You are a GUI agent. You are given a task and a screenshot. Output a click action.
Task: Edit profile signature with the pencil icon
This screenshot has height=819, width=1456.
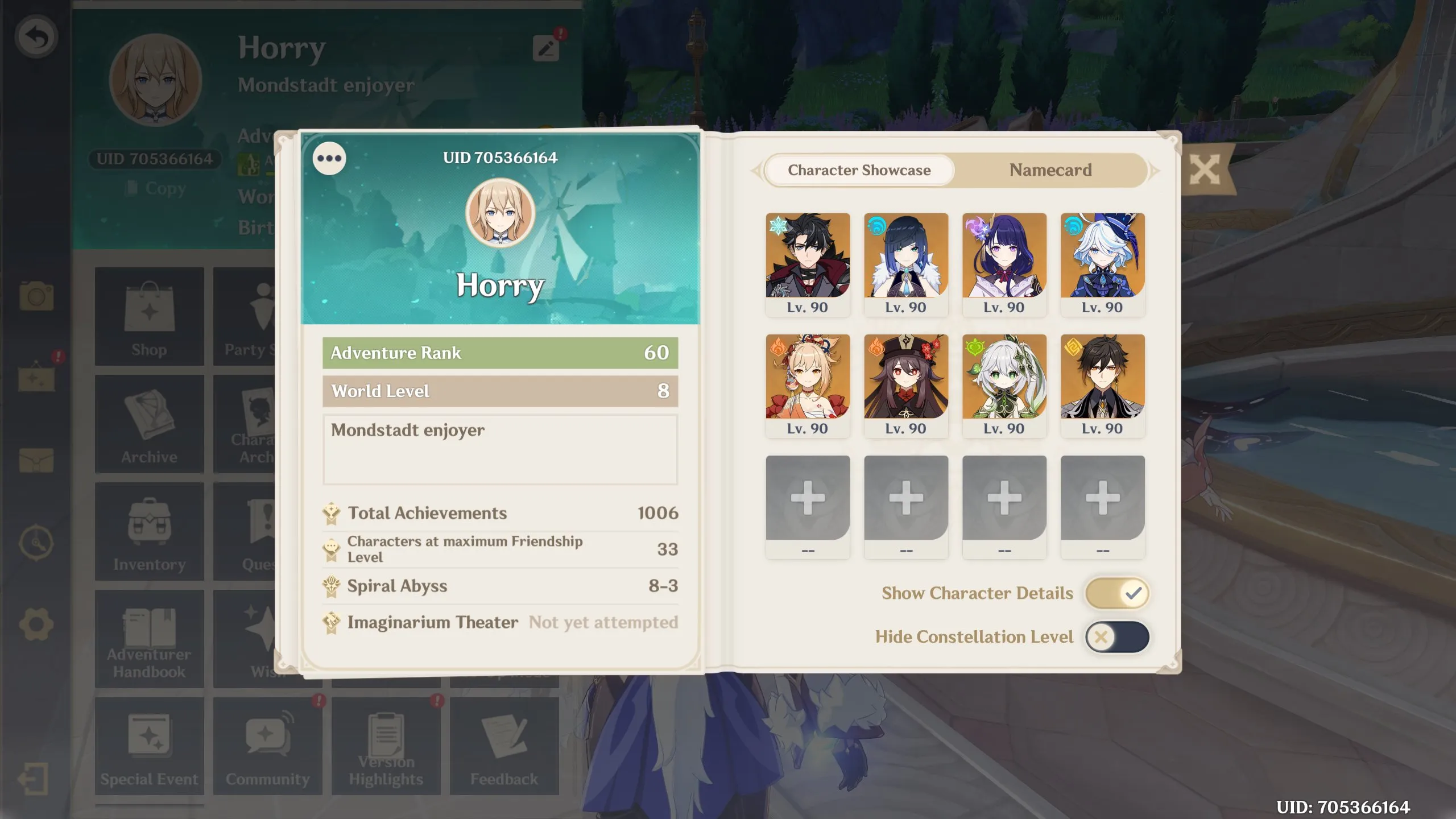pyautogui.click(x=547, y=49)
